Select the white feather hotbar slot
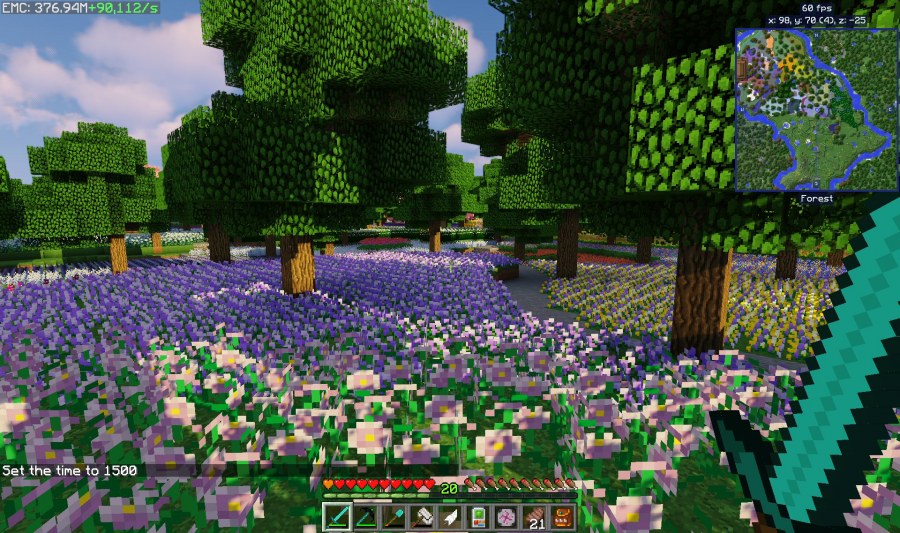 [450, 517]
